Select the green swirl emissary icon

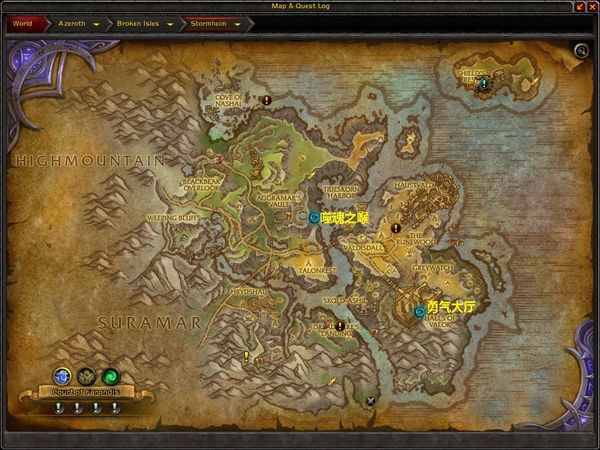click(110, 376)
